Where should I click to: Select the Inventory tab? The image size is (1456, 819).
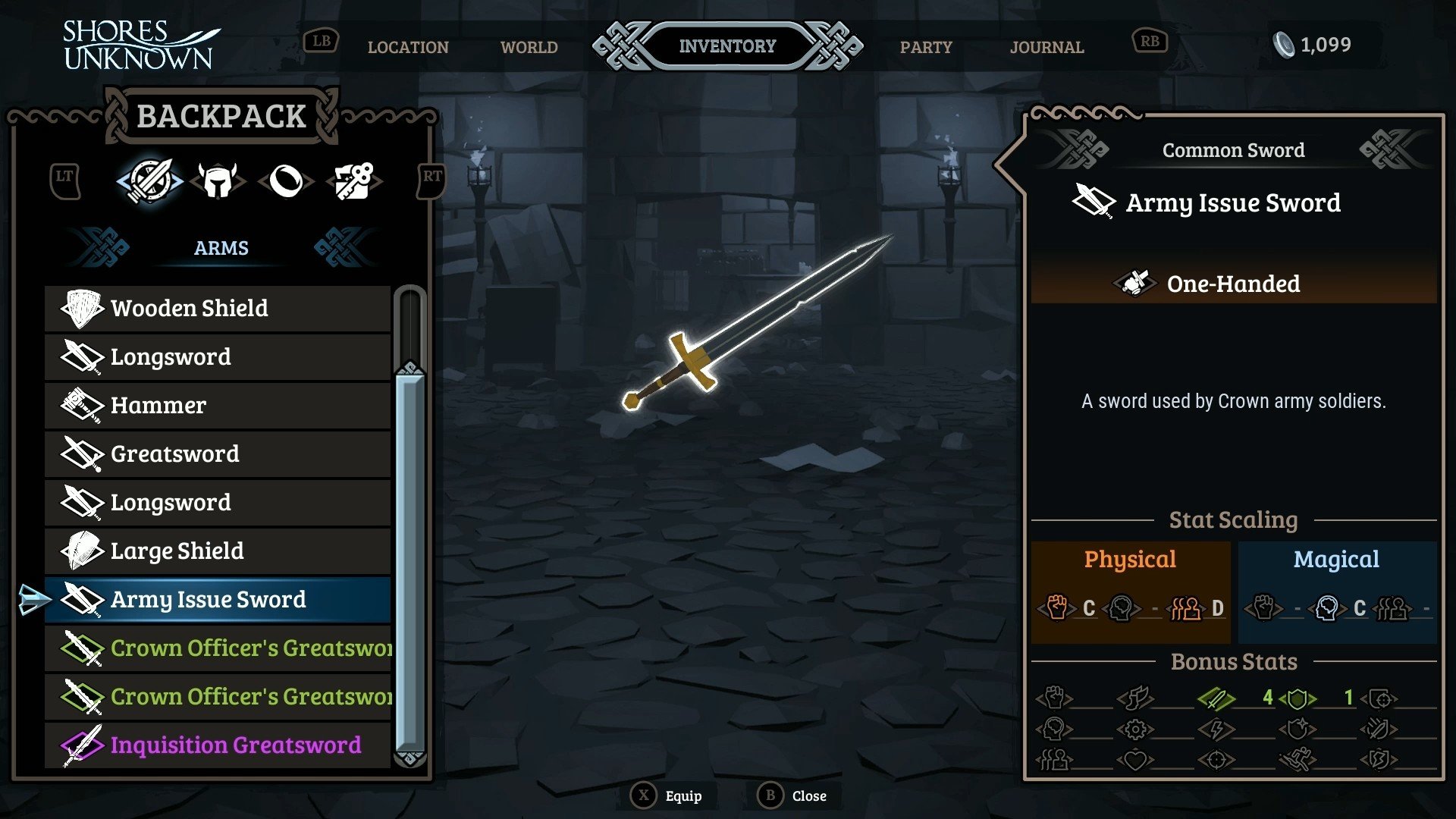pyautogui.click(x=727, y=46)
